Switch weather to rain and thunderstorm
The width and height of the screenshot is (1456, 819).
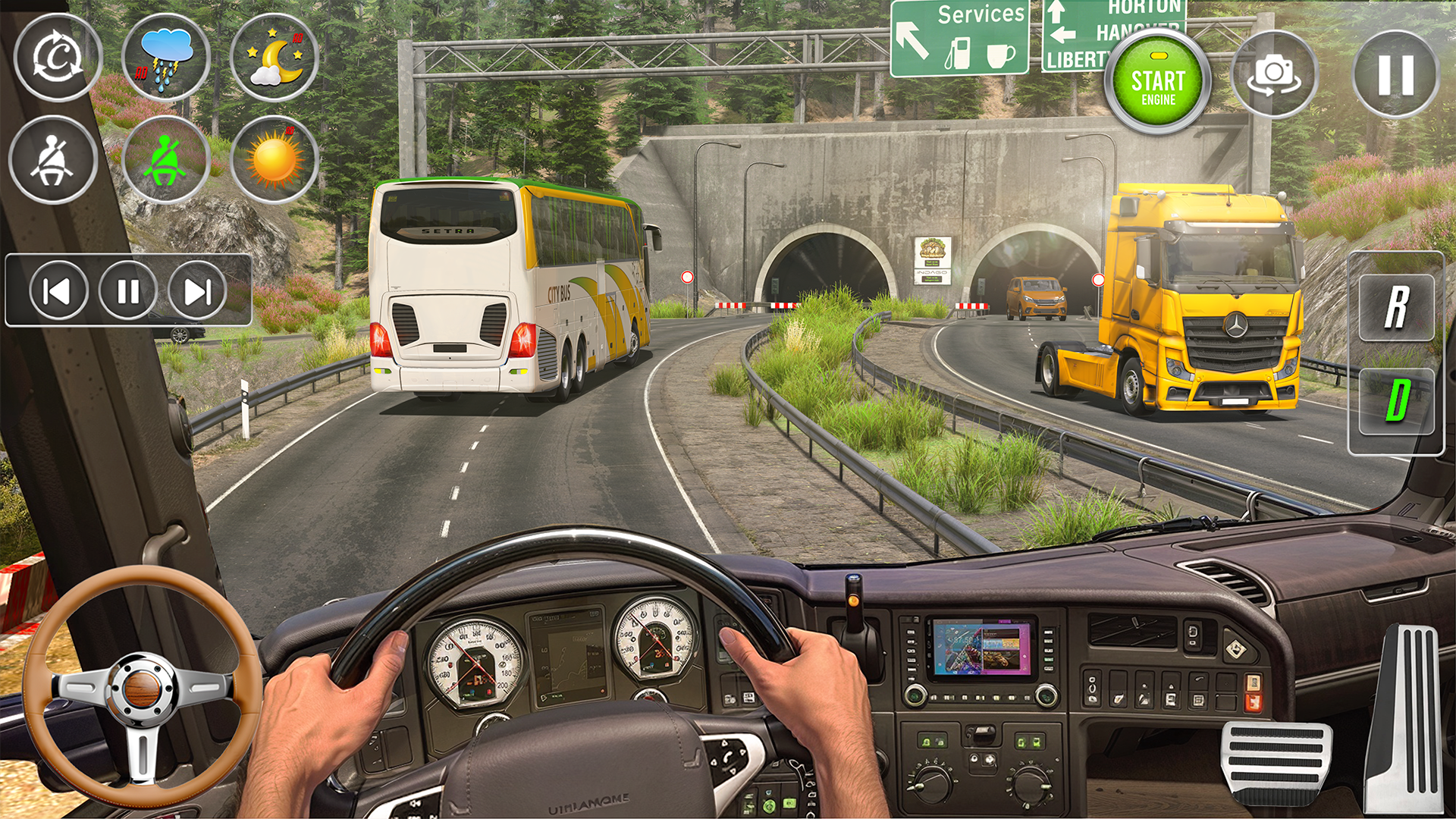click(x=166, y=58)
